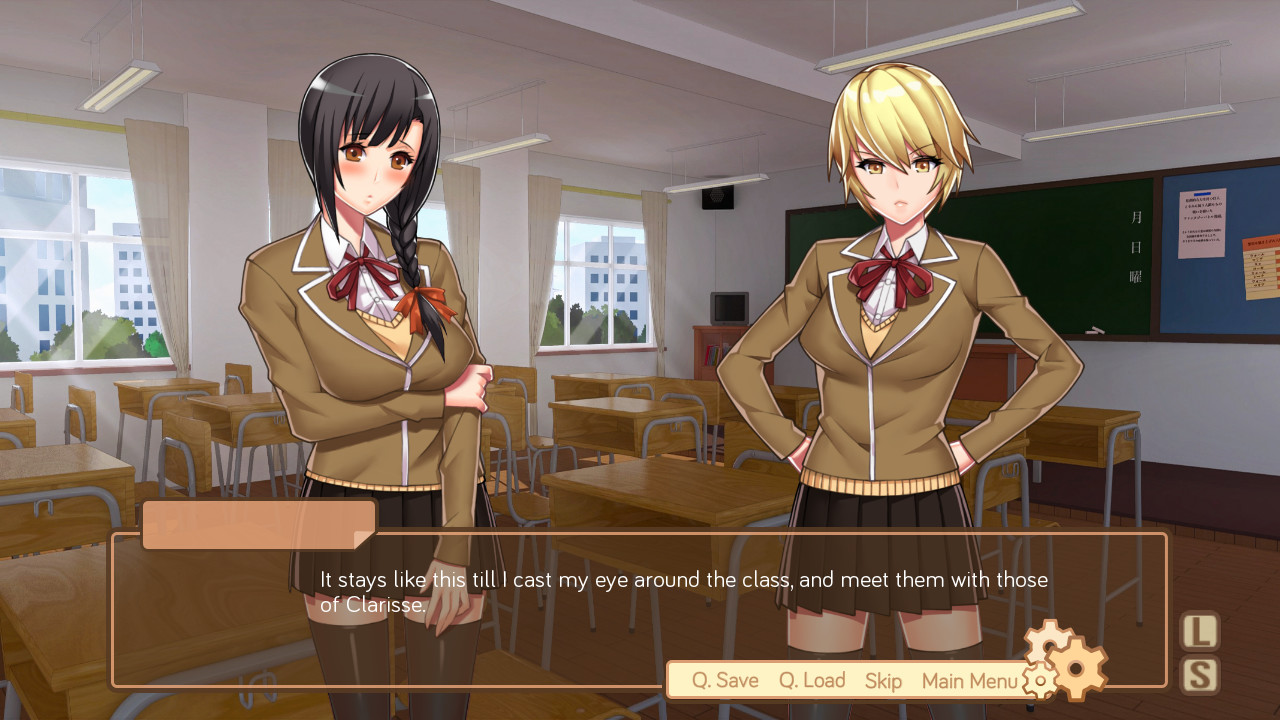Enable Skip mode to fast-forward dialogue

pyautogui.click(x=883, y=680)
